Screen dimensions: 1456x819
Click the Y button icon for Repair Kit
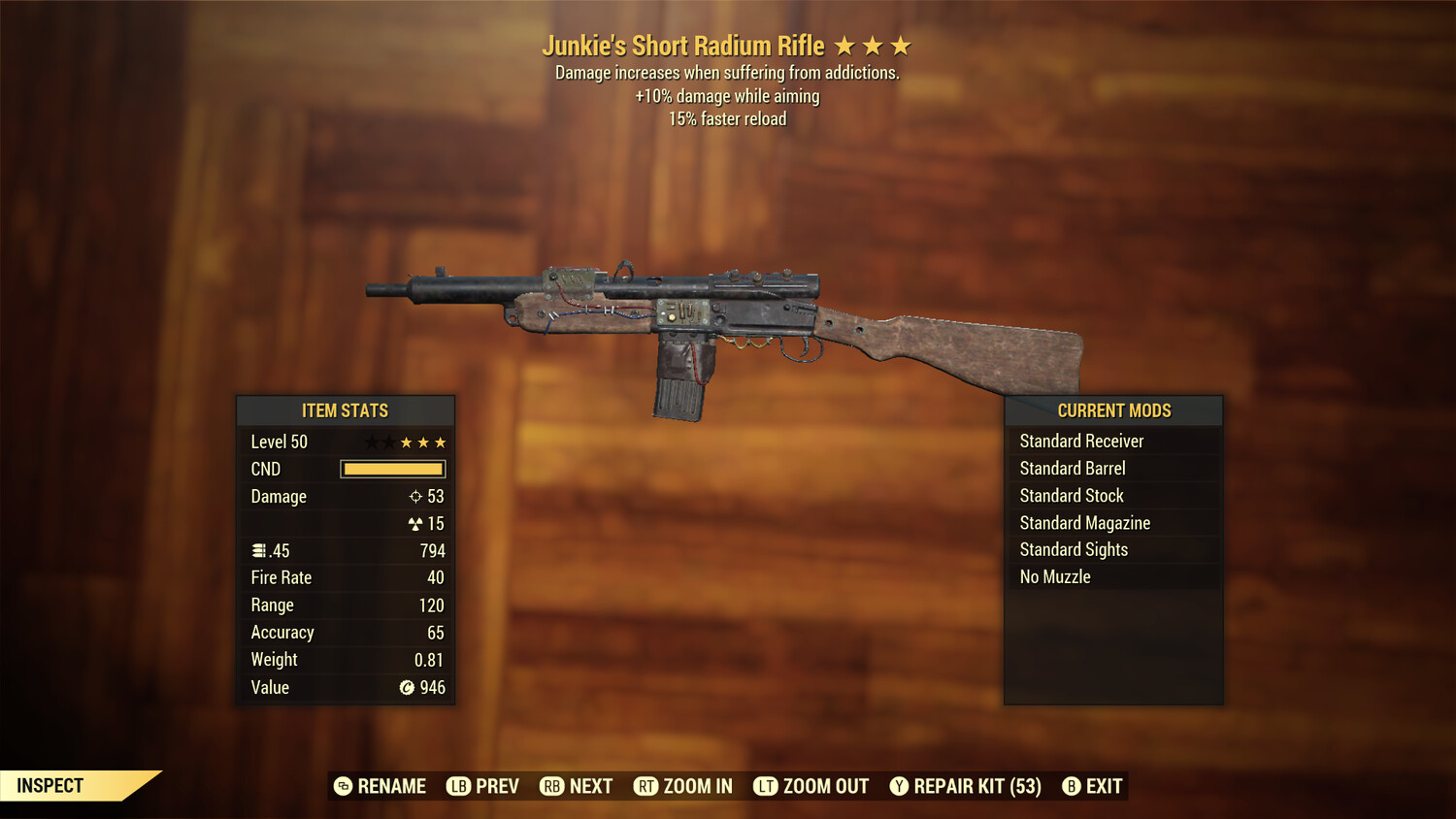tap(898, 786)
